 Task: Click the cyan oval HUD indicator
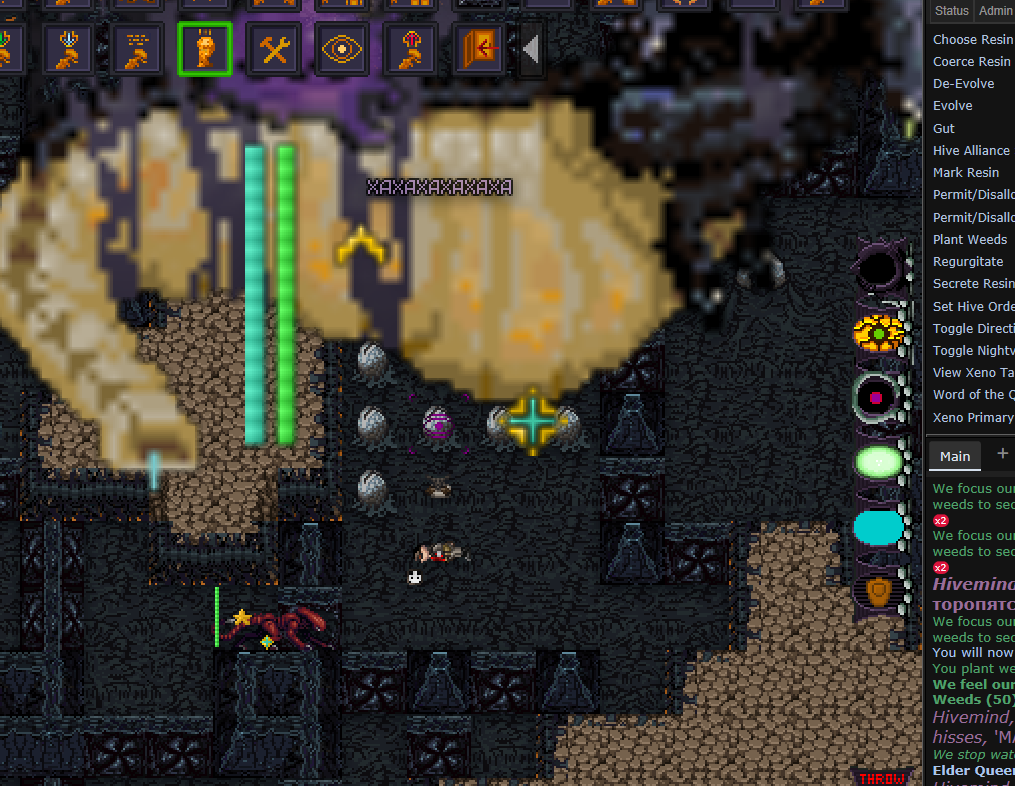pos(878,527)
